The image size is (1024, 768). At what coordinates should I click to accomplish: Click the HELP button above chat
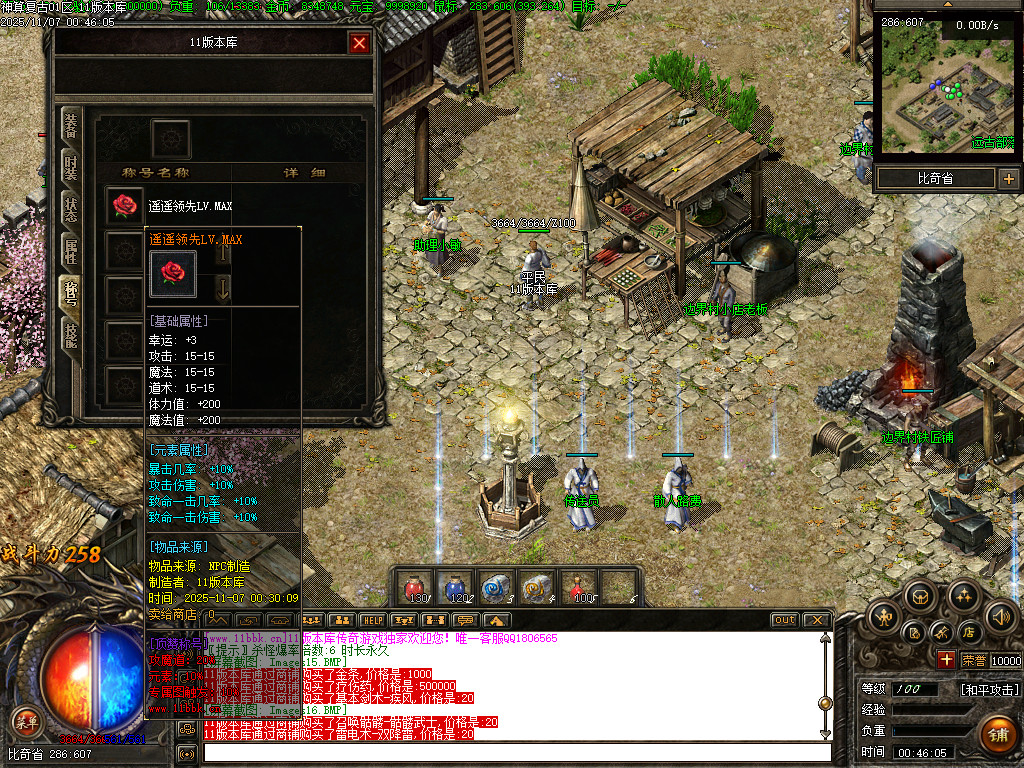click(x=373, y=620)
